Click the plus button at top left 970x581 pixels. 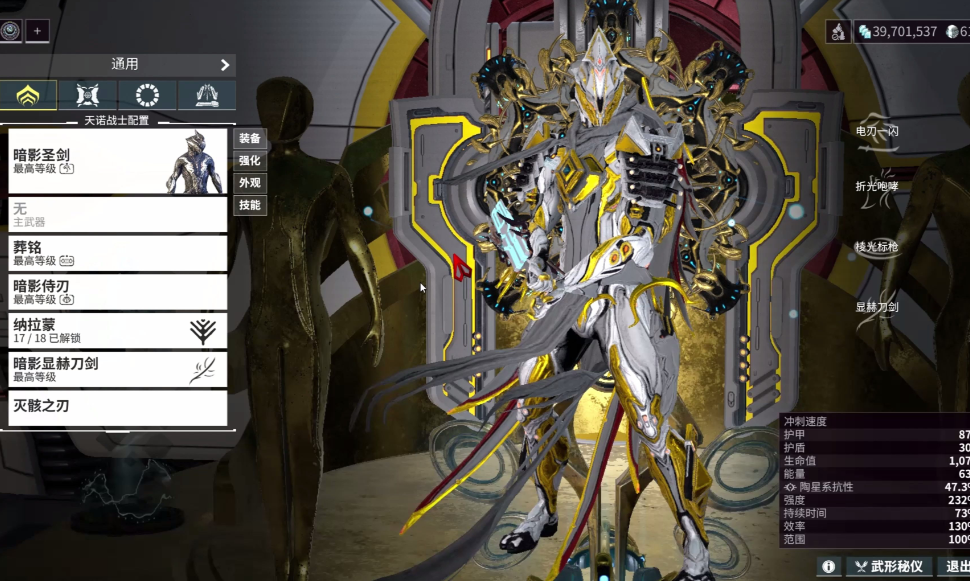tap(37, 31)
